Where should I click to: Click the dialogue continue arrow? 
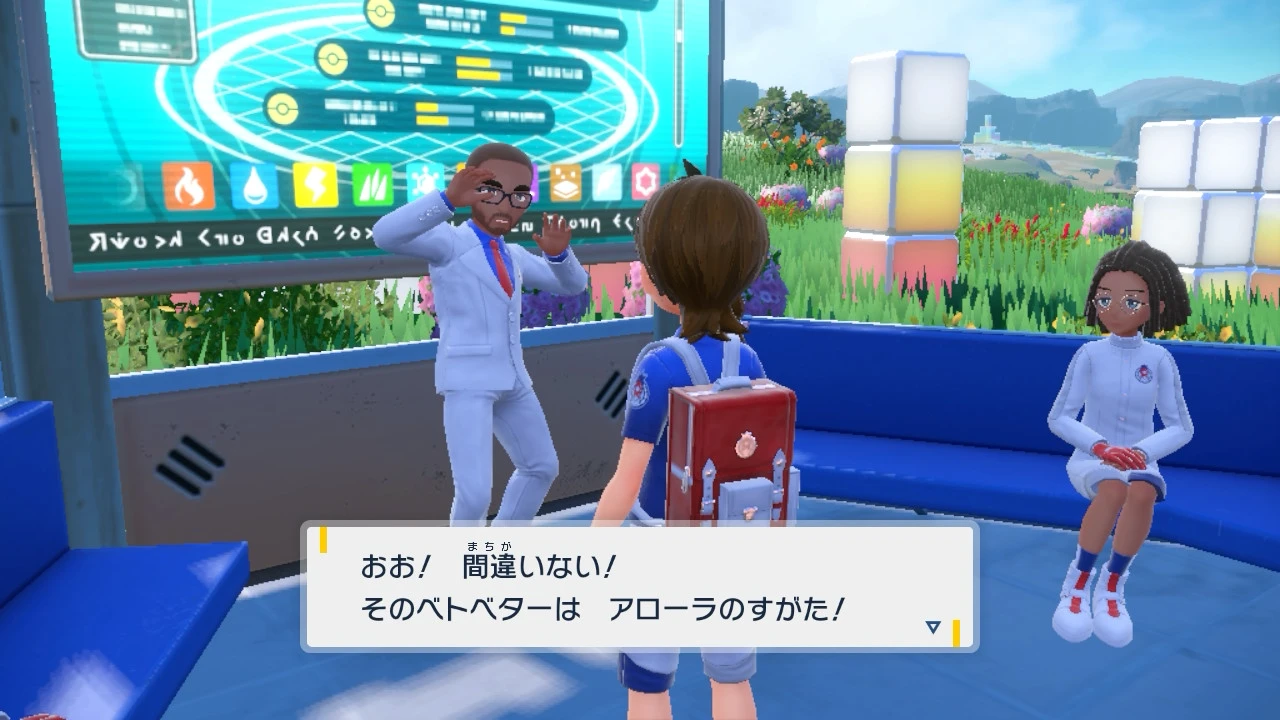click(x=933, y=627)
